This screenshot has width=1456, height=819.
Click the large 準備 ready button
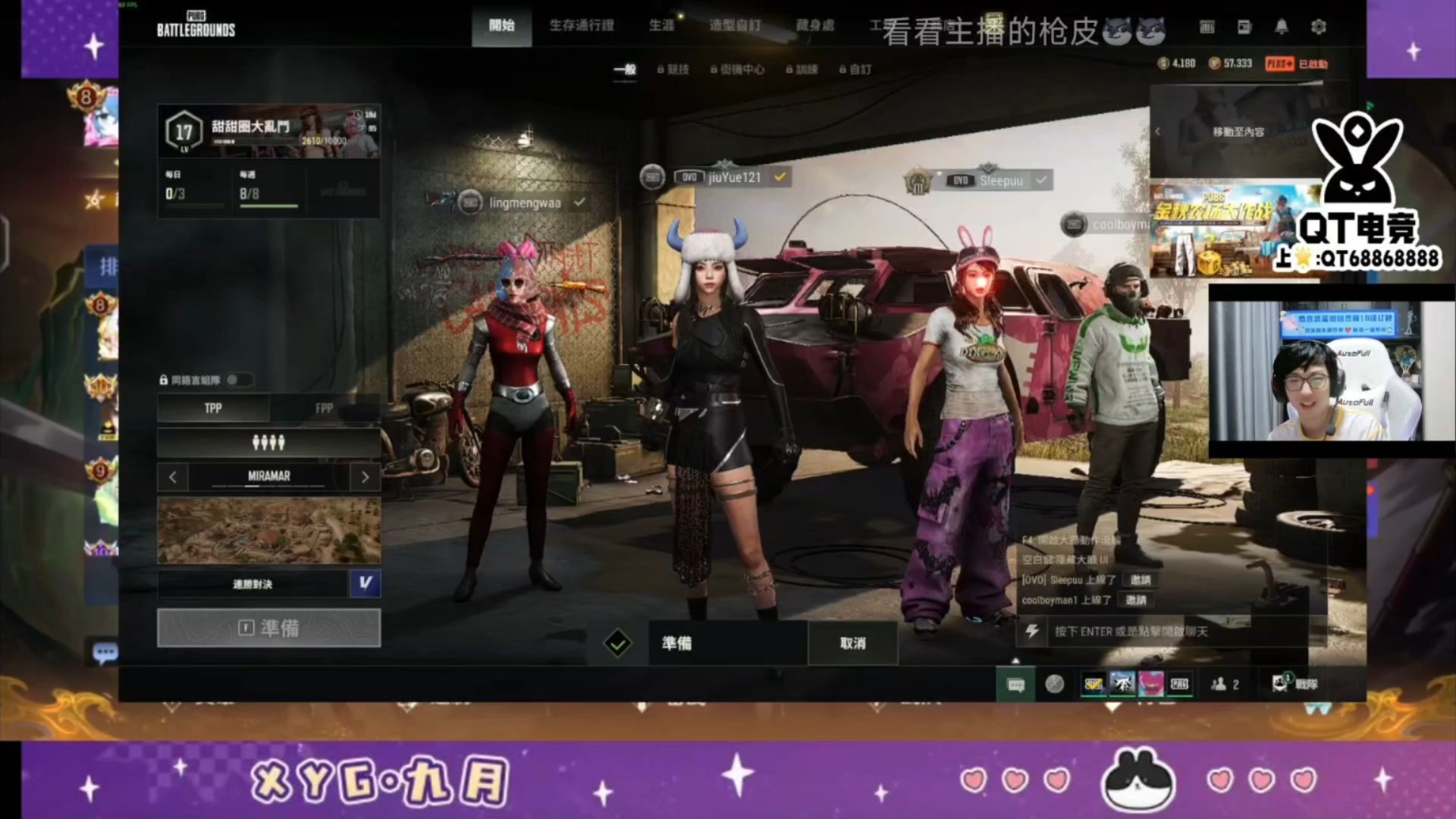point(268,628)
